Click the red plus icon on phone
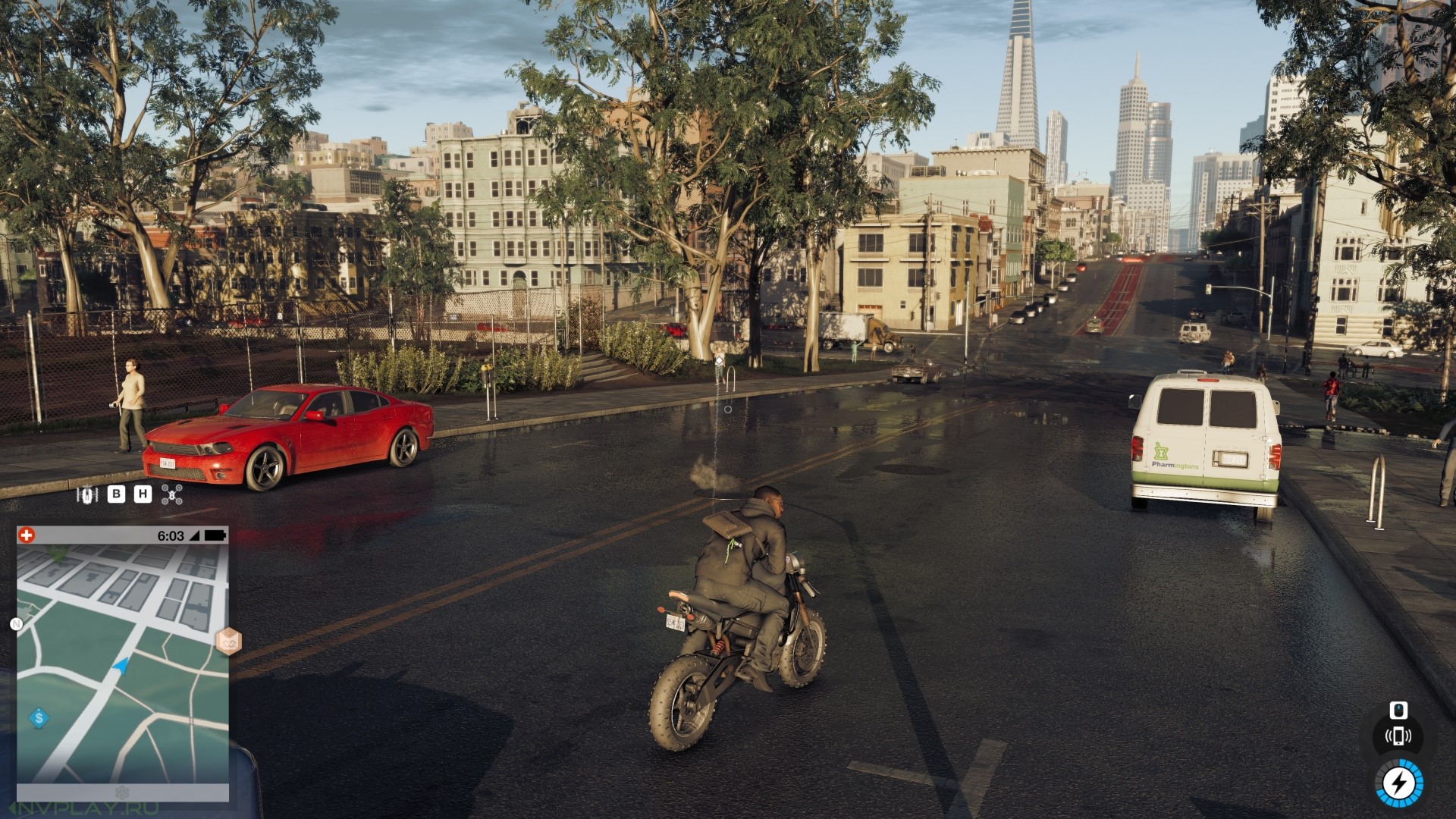This screenshot has height=819, width=1456. point(27,535)
